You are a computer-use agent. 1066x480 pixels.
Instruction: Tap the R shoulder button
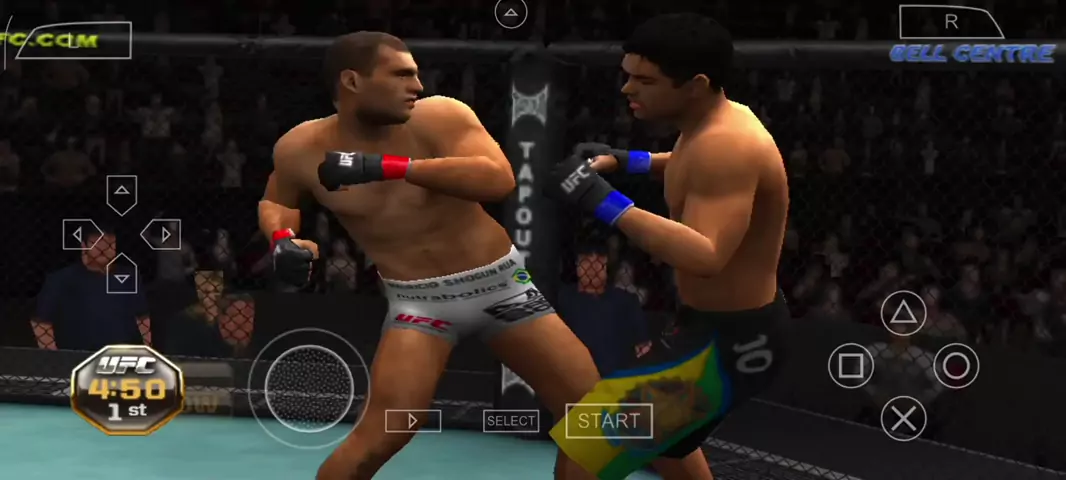pos(950,22)
